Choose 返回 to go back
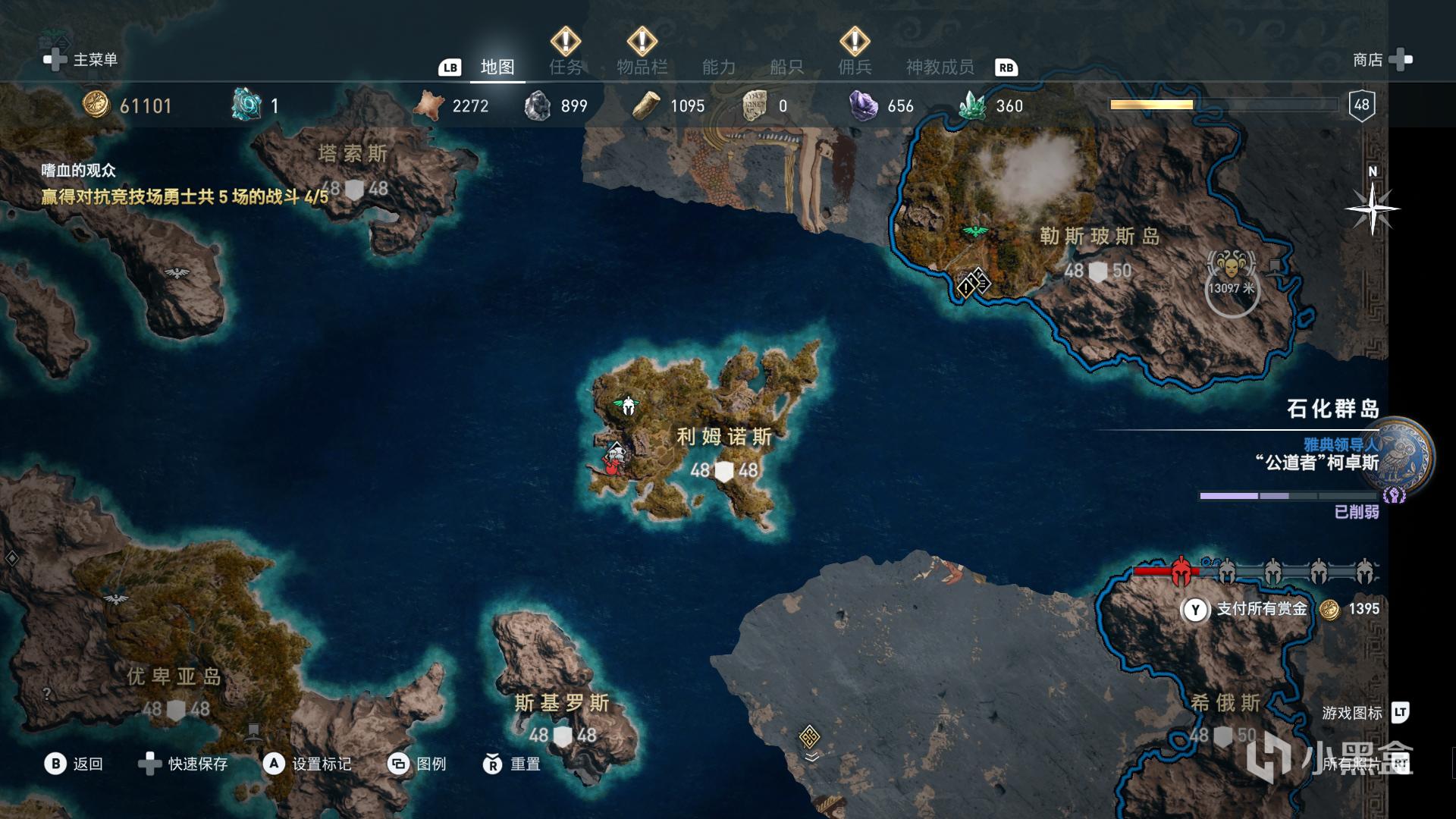This screenshot has height=819, width=1456. point(74,764)
